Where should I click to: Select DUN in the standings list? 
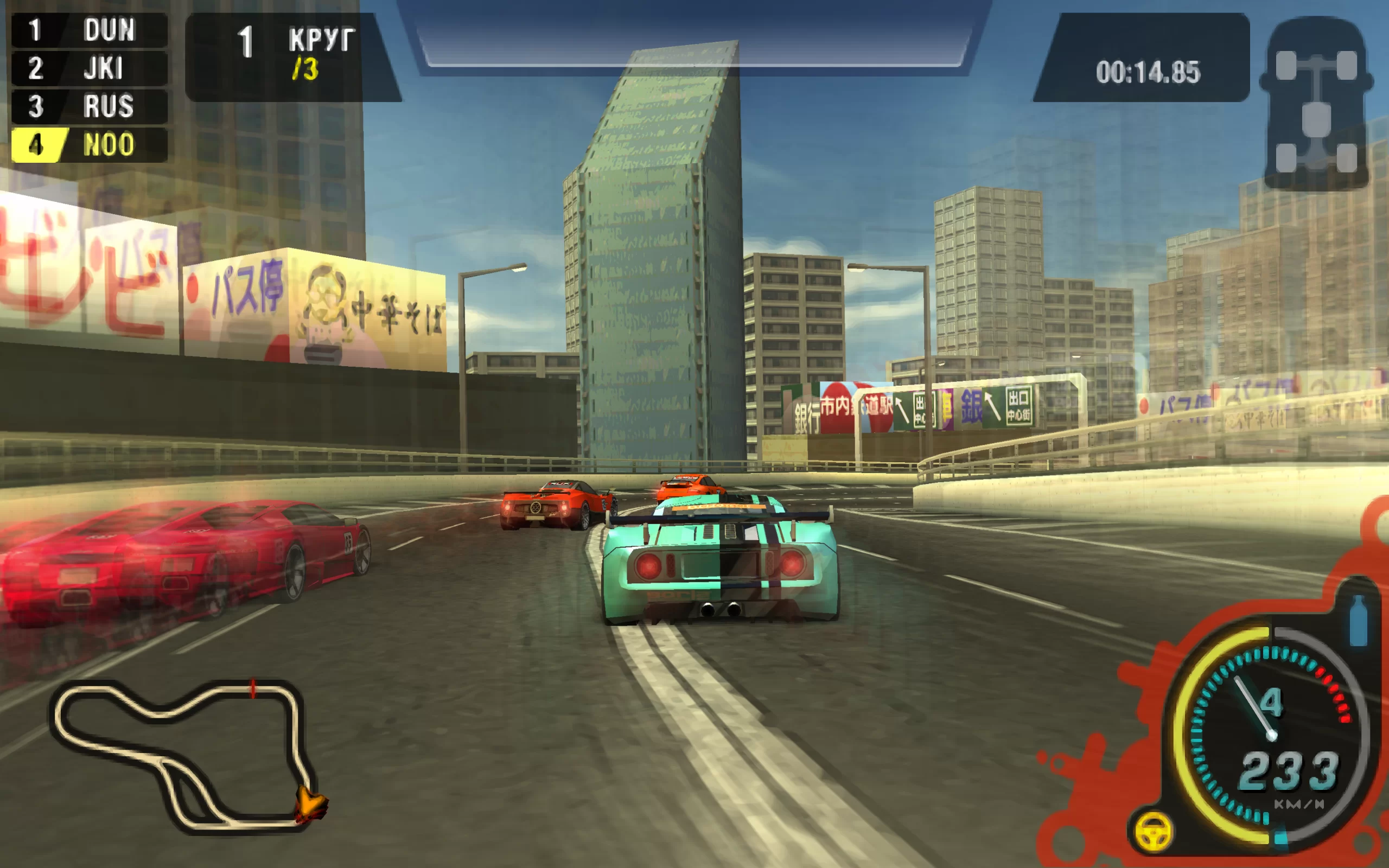(x=90, y=30)
